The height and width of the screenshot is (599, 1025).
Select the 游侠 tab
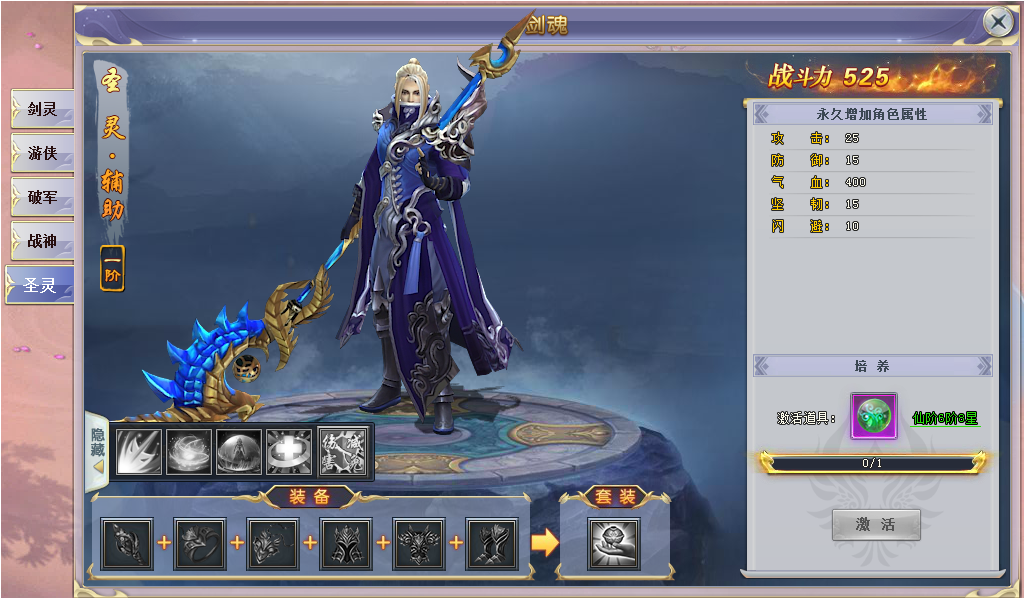coord(41,153)
